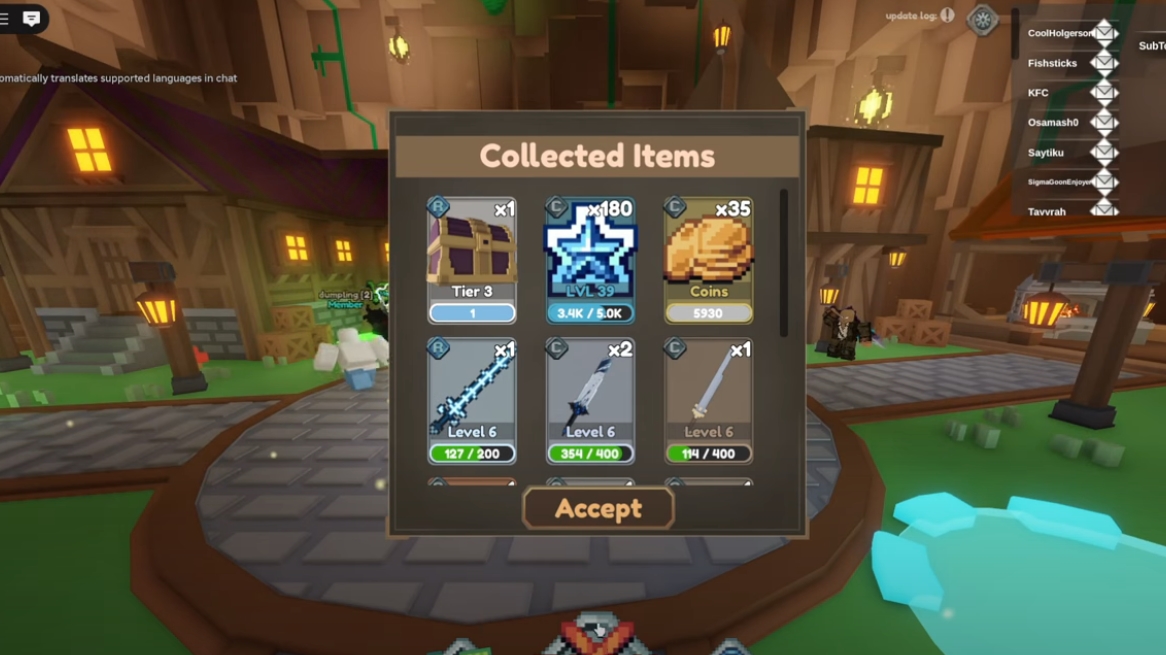Image resolution: width=1166 pixels, height=655 pixels.
Task: Select the Tier 3 treasure chest item
Action: 472,260
